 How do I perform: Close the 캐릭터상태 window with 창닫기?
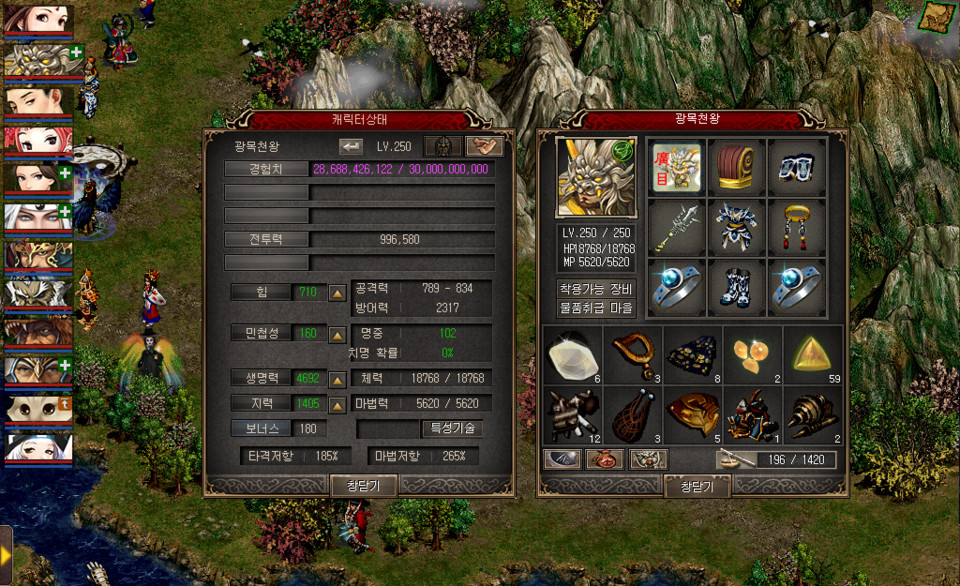(x=363, y=485)
